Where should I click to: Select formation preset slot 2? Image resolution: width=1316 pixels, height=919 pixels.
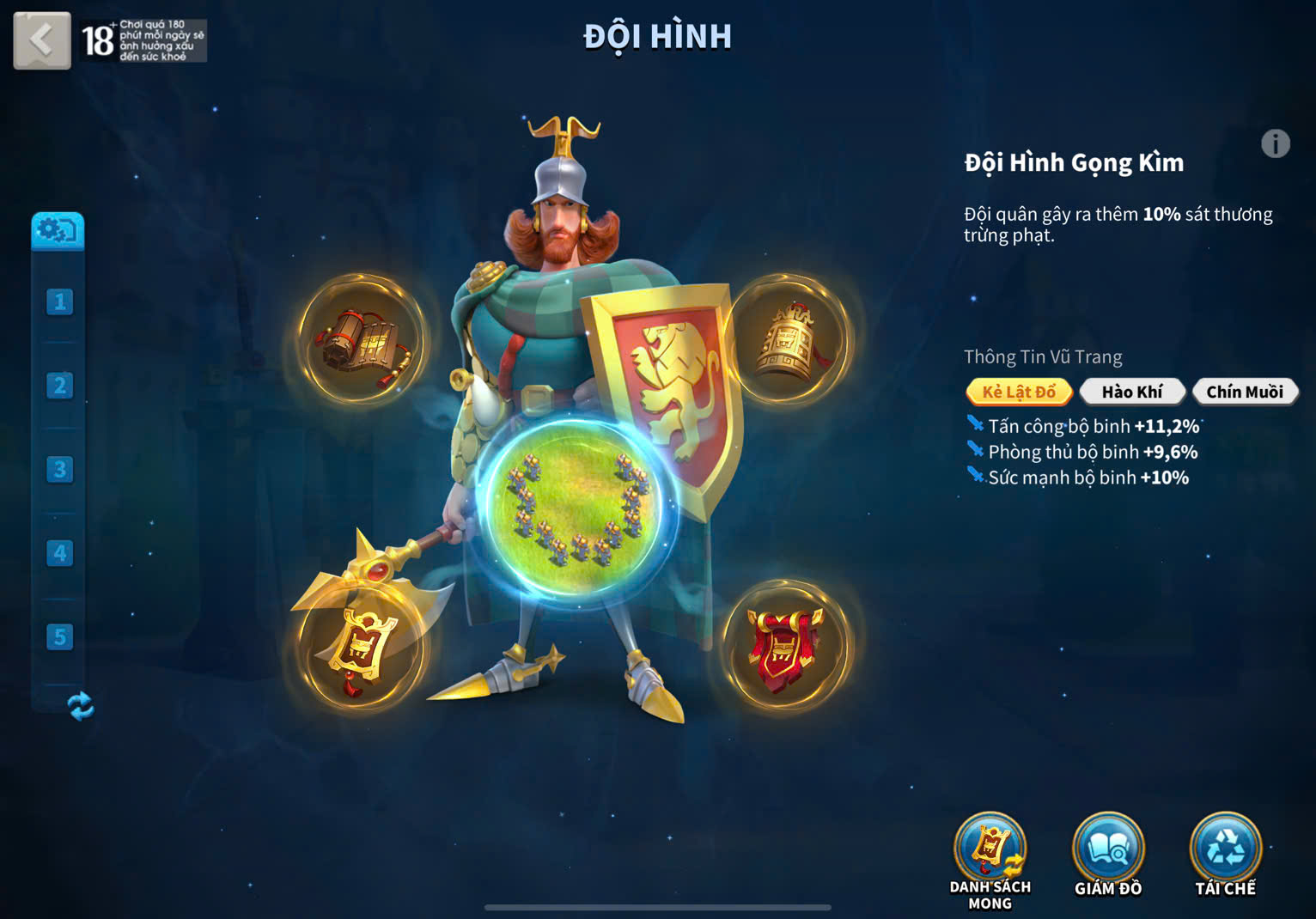[x=59, y=386]
